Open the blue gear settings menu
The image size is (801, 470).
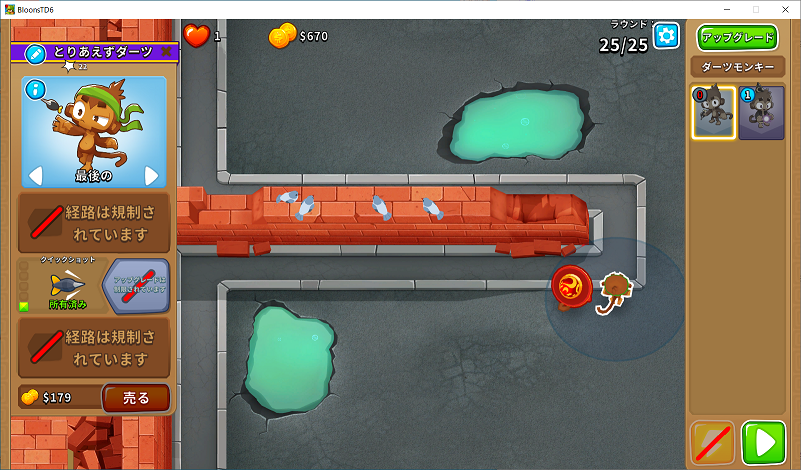coord(666,36)
